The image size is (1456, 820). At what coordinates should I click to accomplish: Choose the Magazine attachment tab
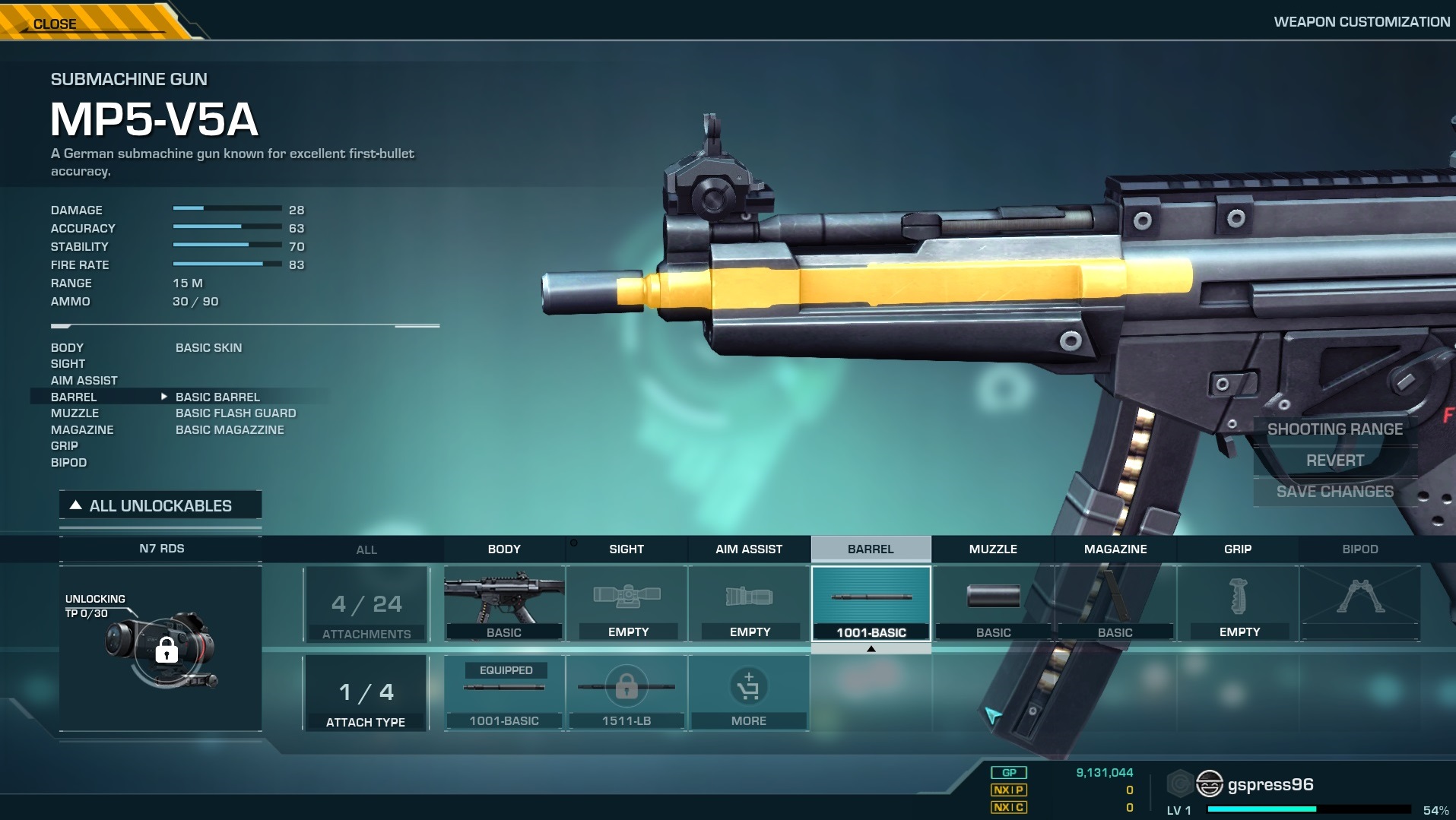[1115, 549]
